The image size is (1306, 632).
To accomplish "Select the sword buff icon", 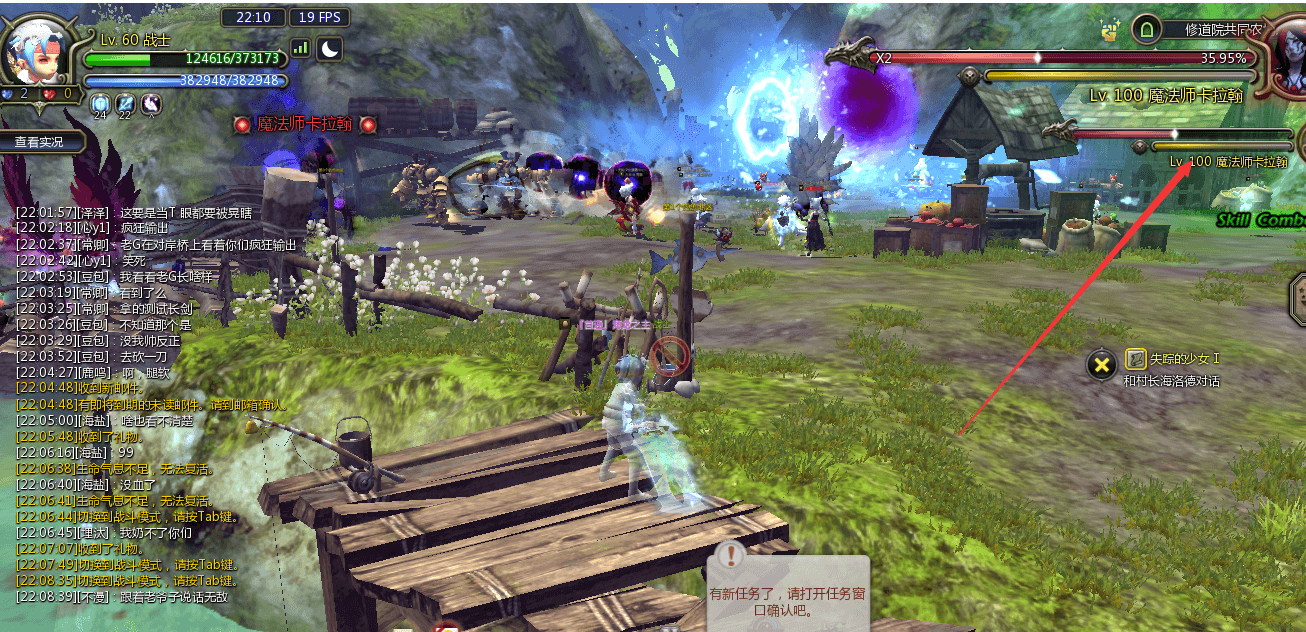I will (x=126, y=102).
